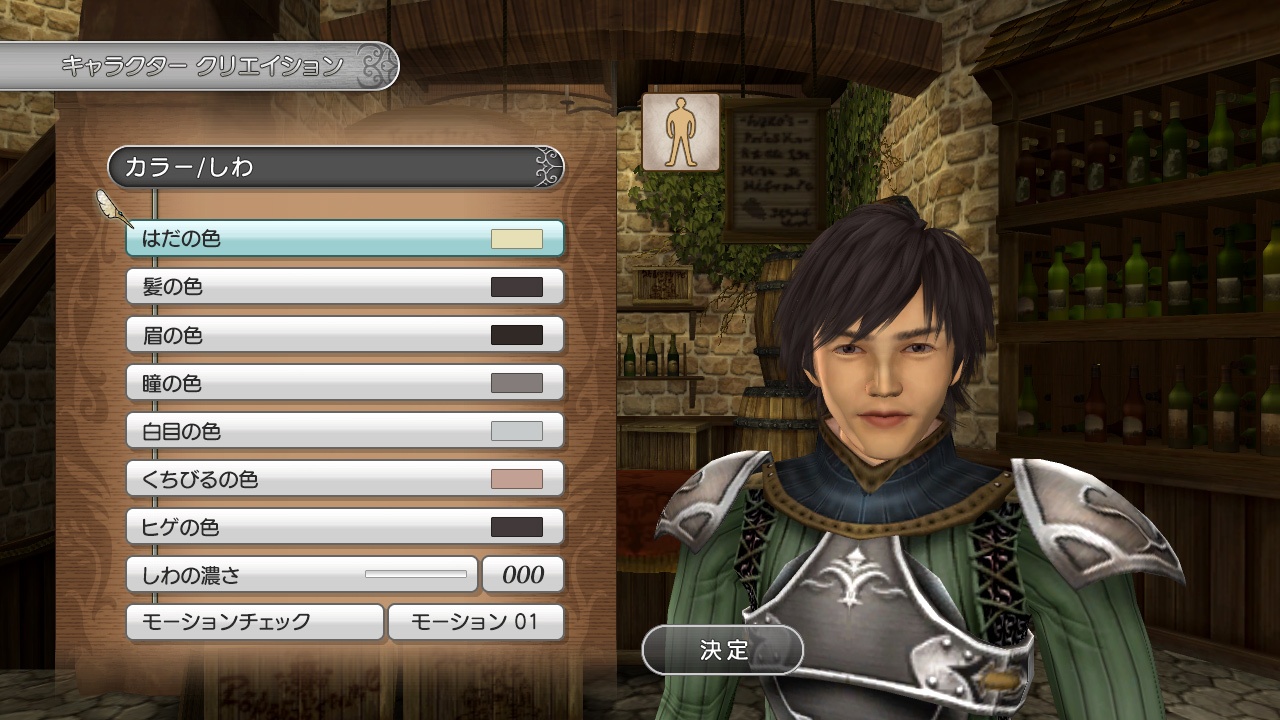Viewport: 1280px width, 720px height.
Task: Open the 髪の色 hair color swatch
Action: [516, 286]
